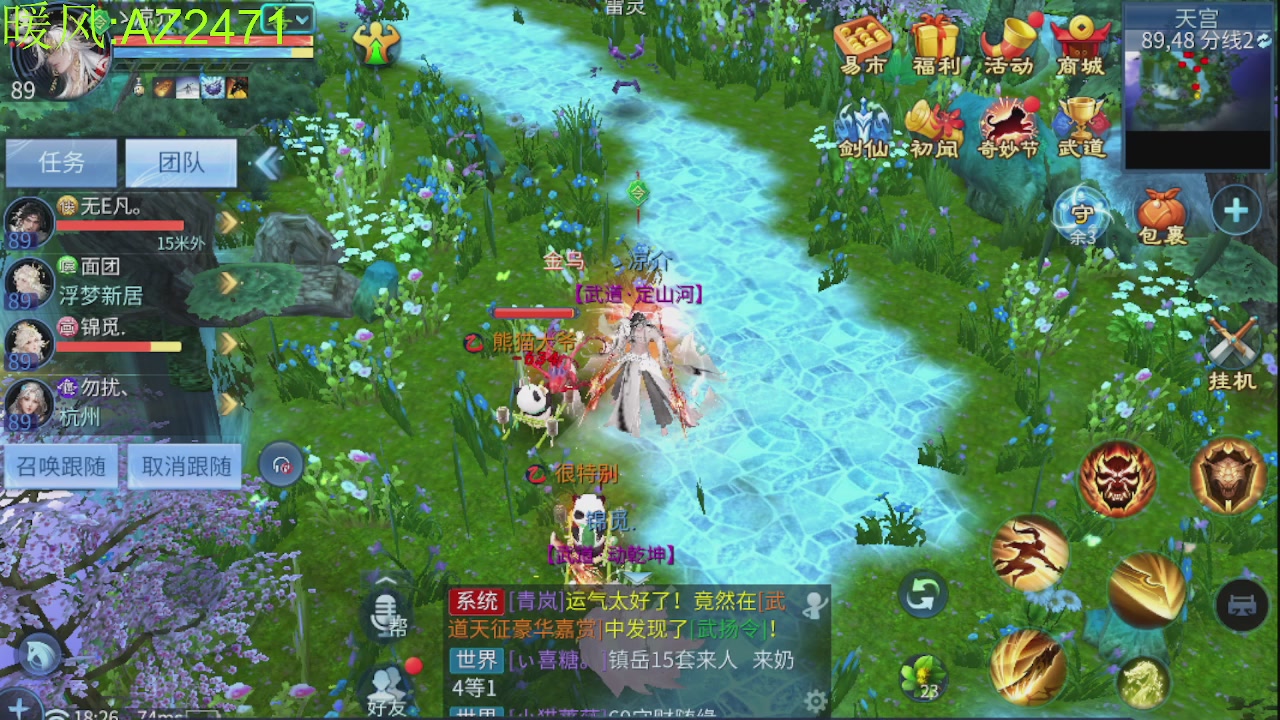Viewport: 1280px width, 720px height.
Task: Switch to the 团队 tab
Action: click(180, 163)
